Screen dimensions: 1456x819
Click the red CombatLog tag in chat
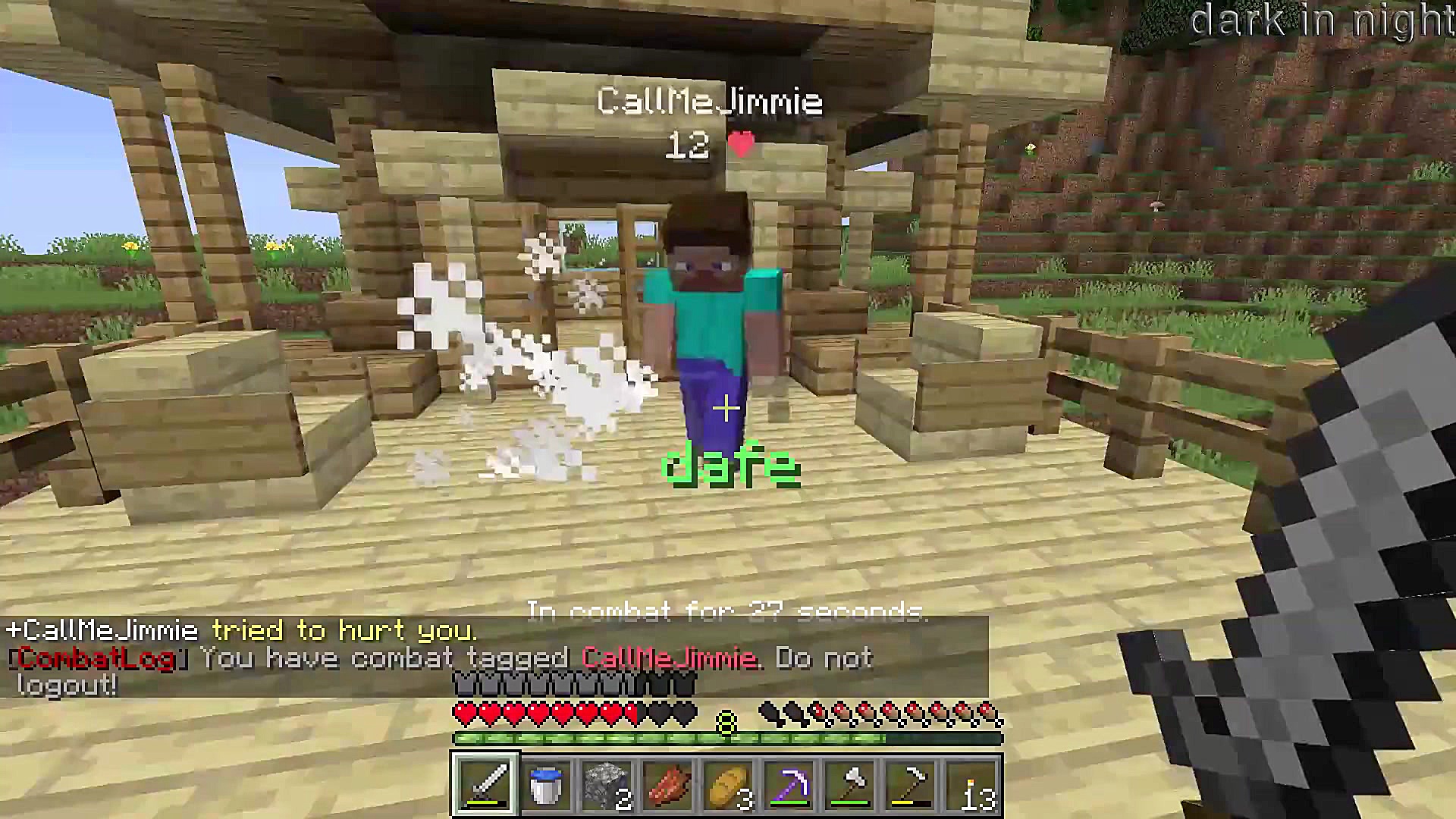[95, 657]
